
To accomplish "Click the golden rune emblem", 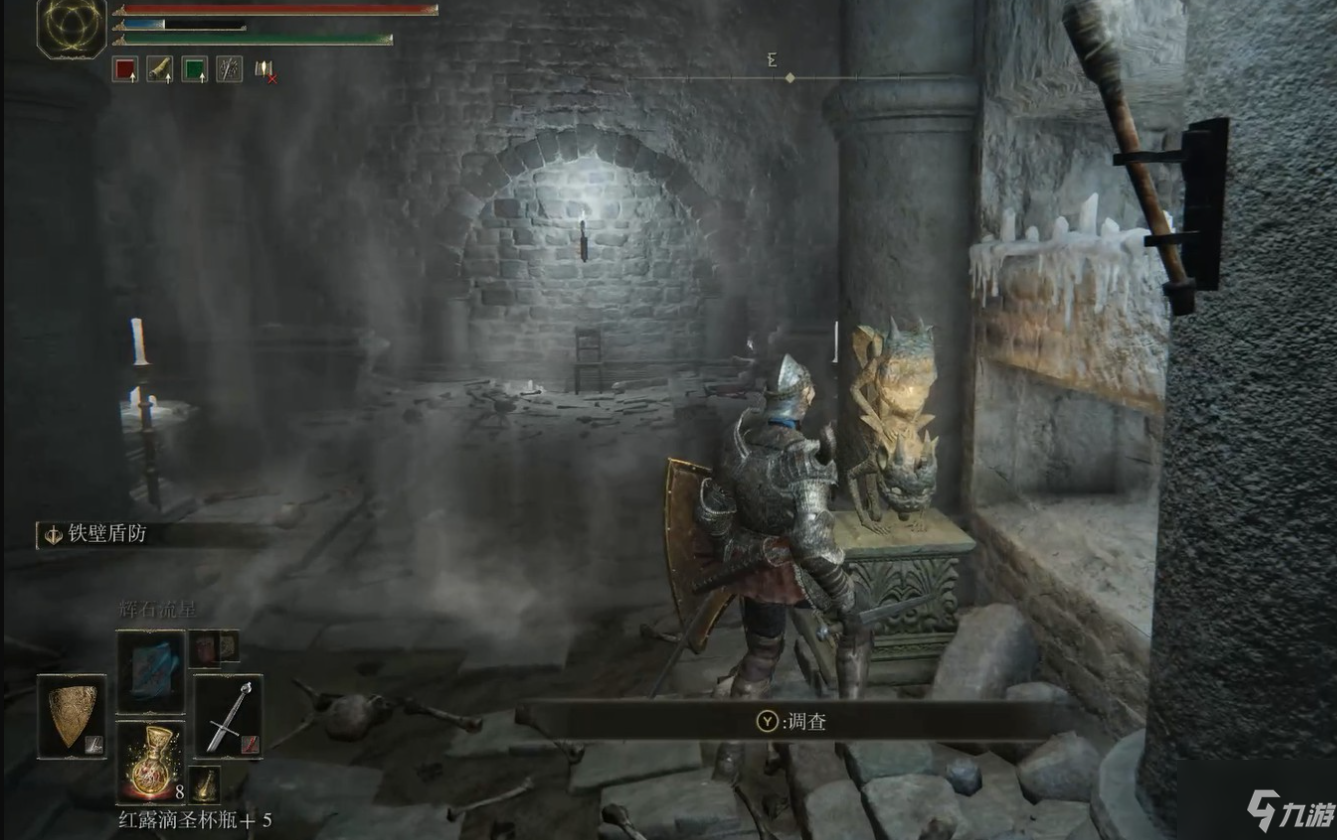I will click(x=72, y=26).
